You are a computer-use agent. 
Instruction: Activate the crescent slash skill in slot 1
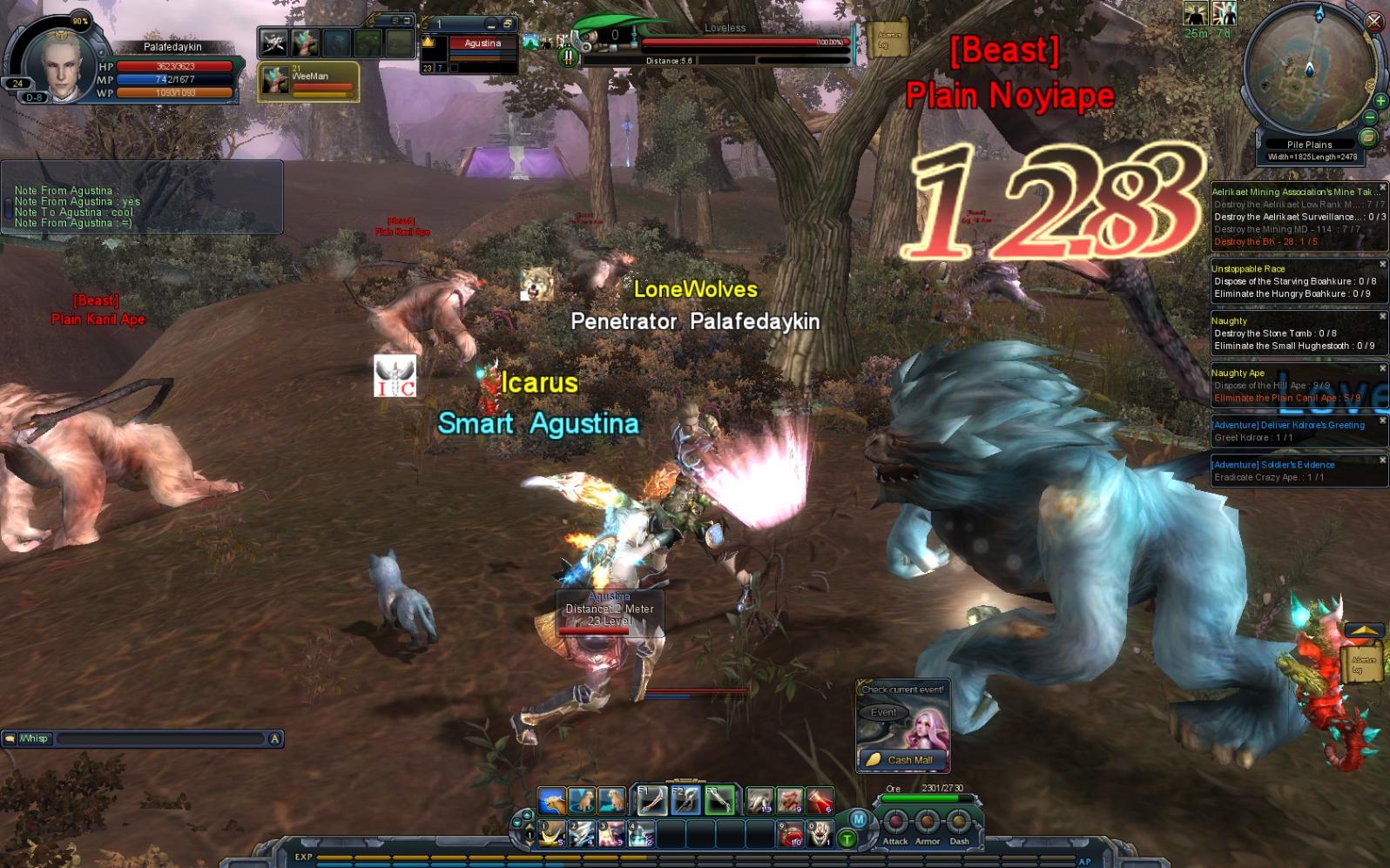552,834
